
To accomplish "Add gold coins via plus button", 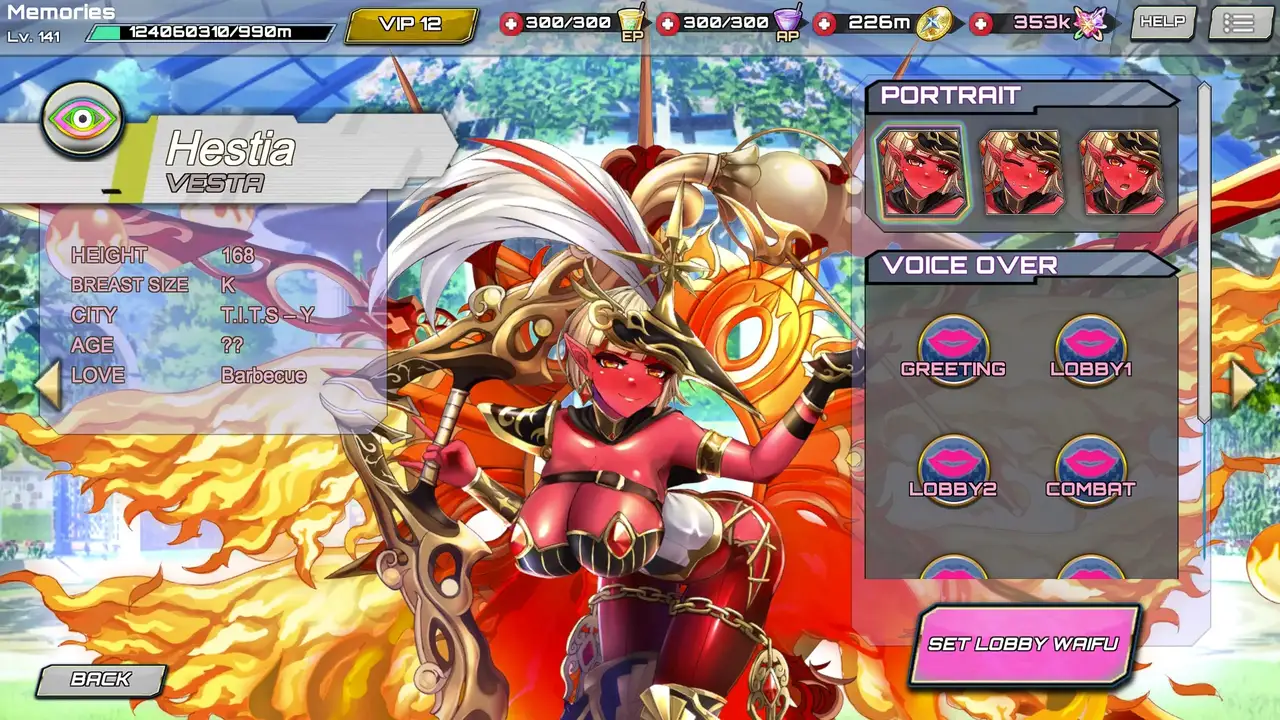I will 825,23.
